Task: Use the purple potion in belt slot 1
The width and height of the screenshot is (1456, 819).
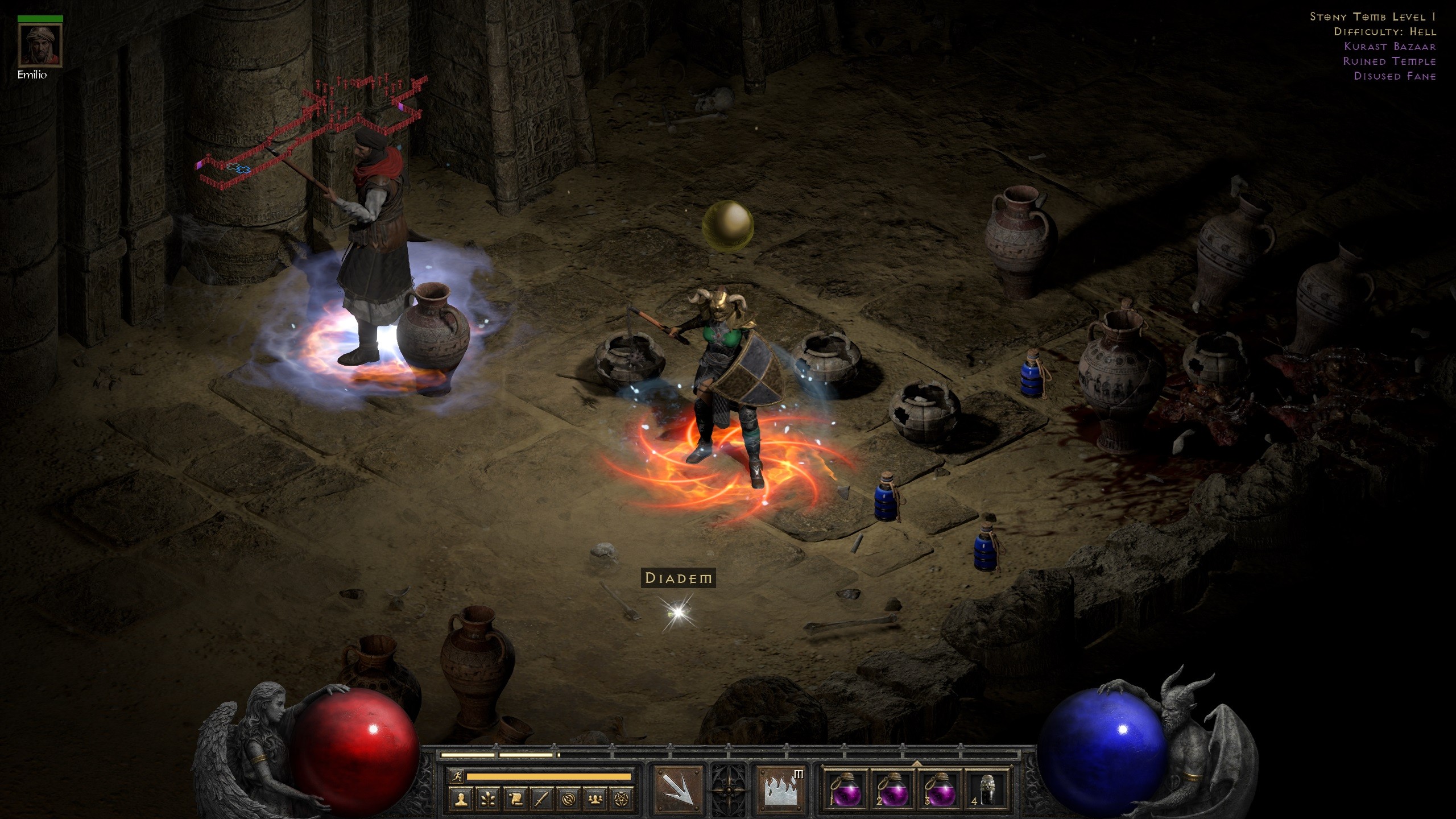Action: tap(845, 790)
